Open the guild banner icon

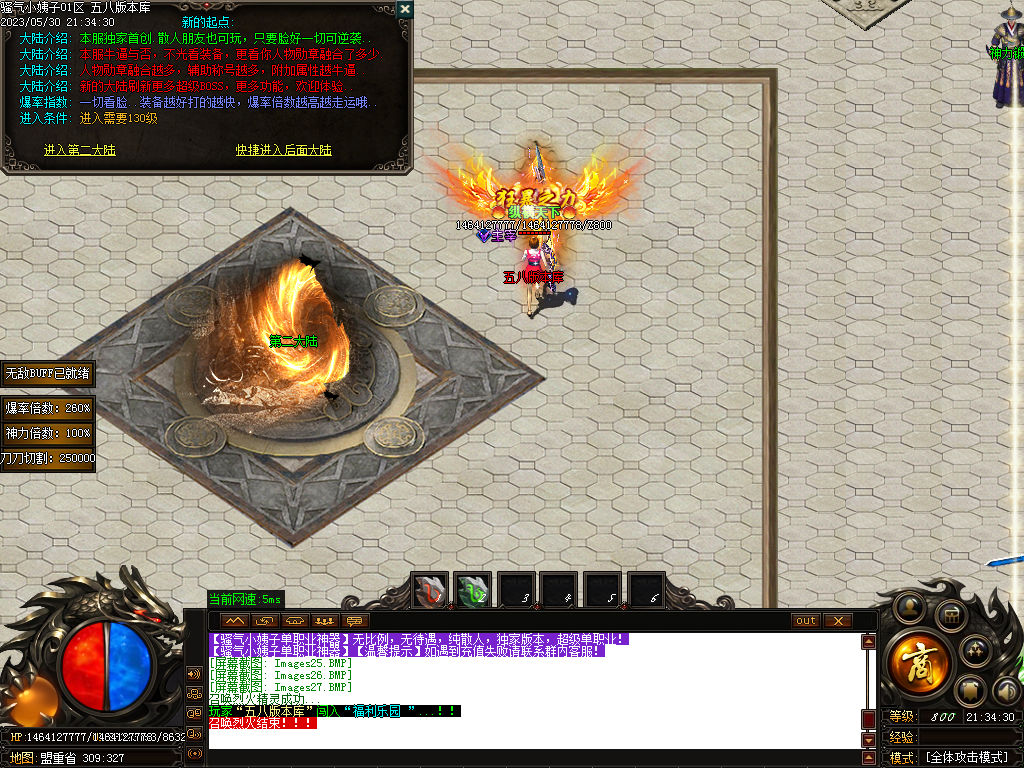pos(969,689)
